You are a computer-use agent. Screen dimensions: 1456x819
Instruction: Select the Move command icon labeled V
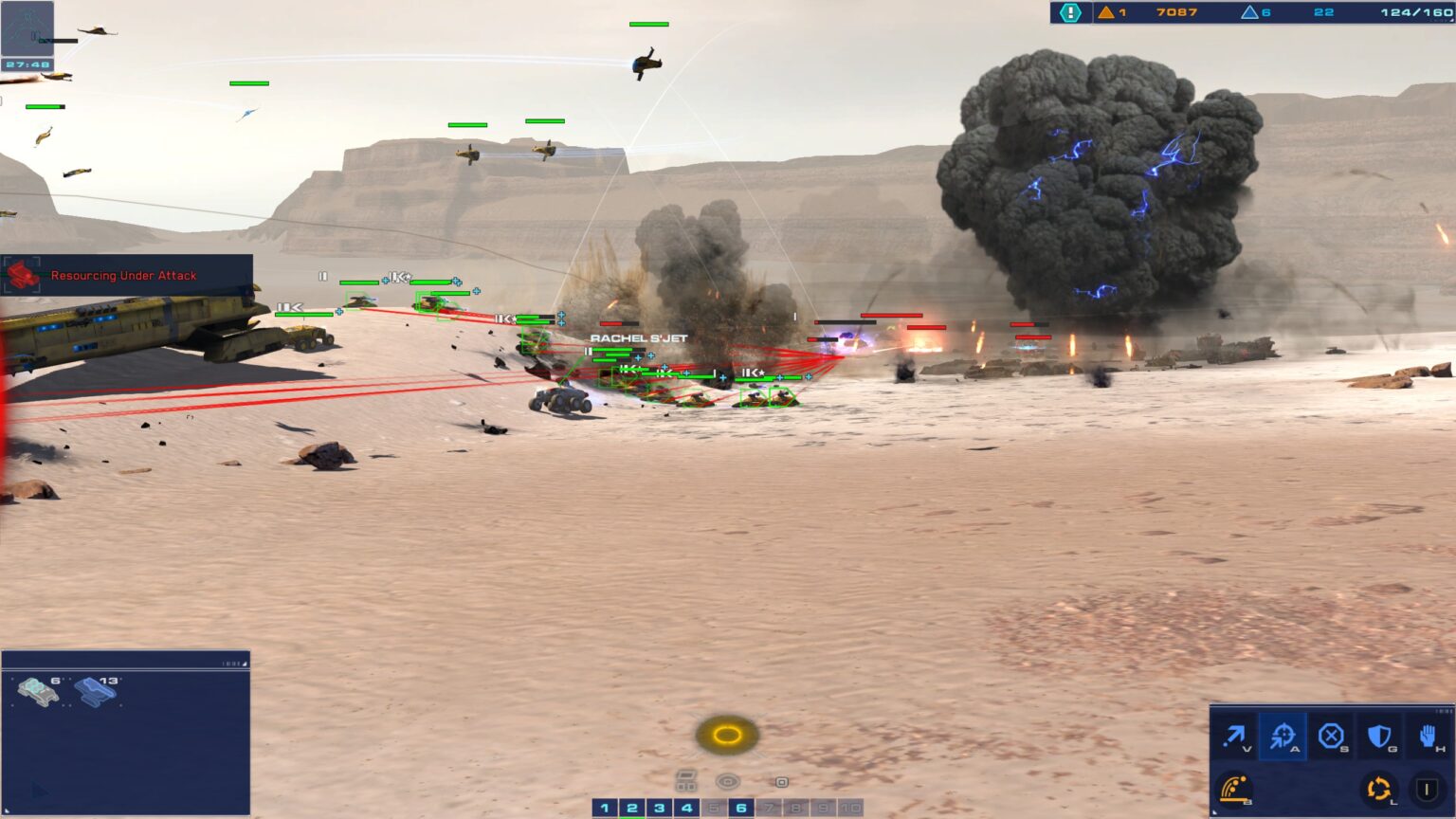[x=1237, y=735]
